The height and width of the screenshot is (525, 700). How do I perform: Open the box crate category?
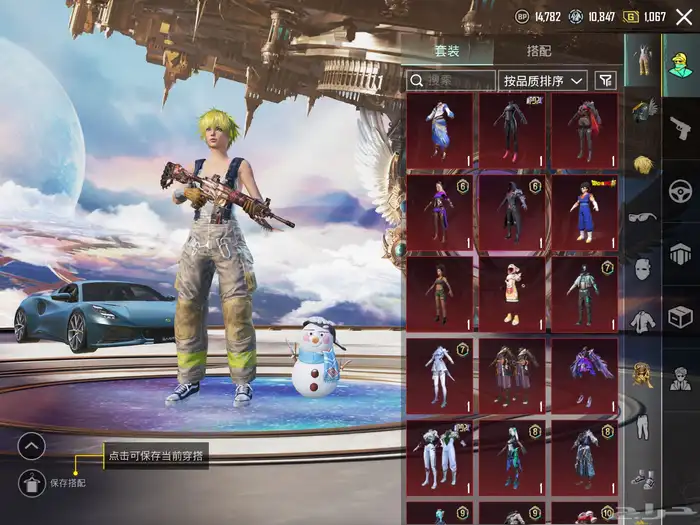point(681,316)
